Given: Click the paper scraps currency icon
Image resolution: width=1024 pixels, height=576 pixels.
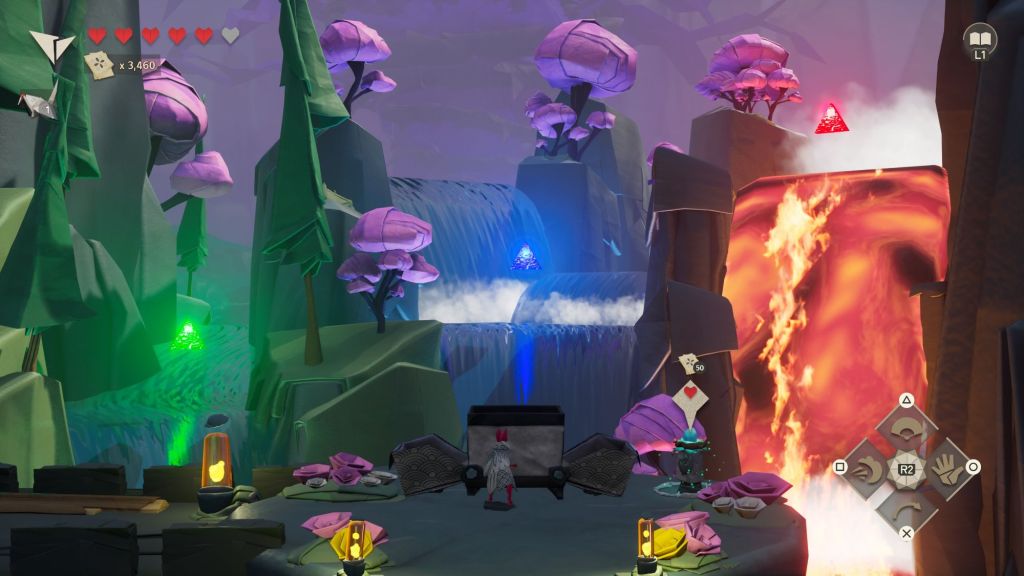Looking at the screenshot, I should [x=100, y=65].
